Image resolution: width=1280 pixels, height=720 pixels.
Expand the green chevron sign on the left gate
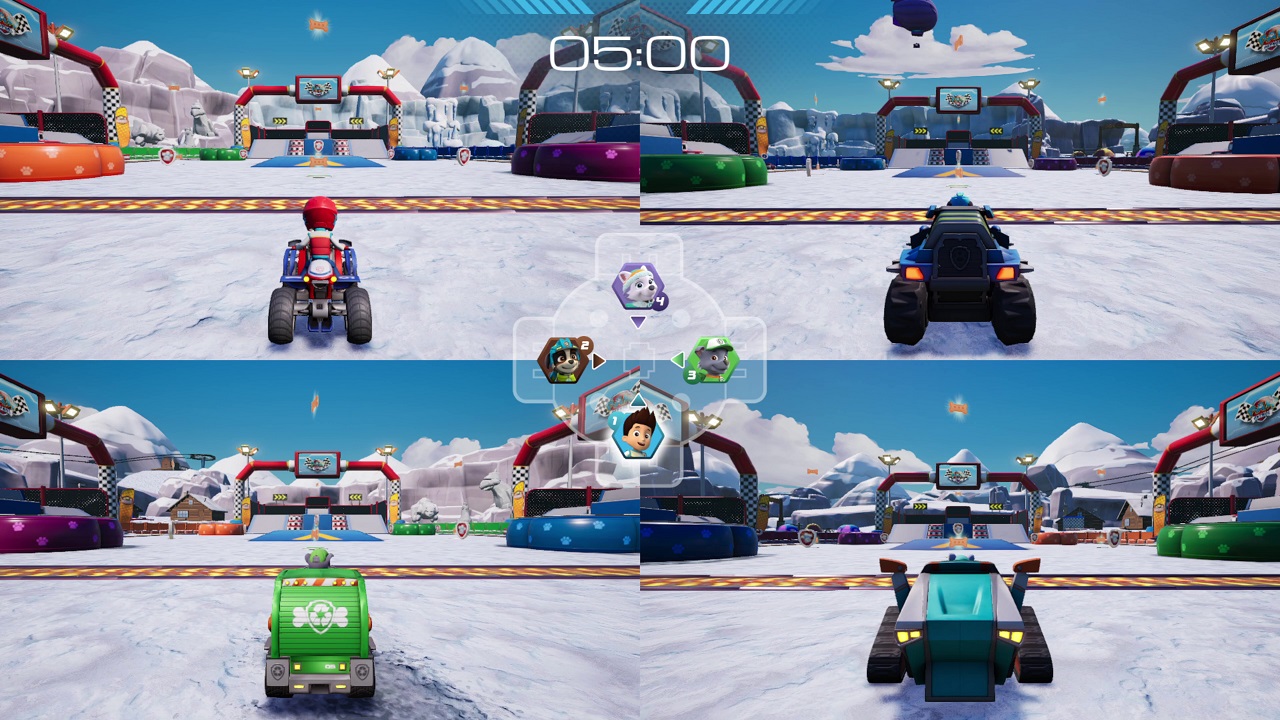point(279,121)
